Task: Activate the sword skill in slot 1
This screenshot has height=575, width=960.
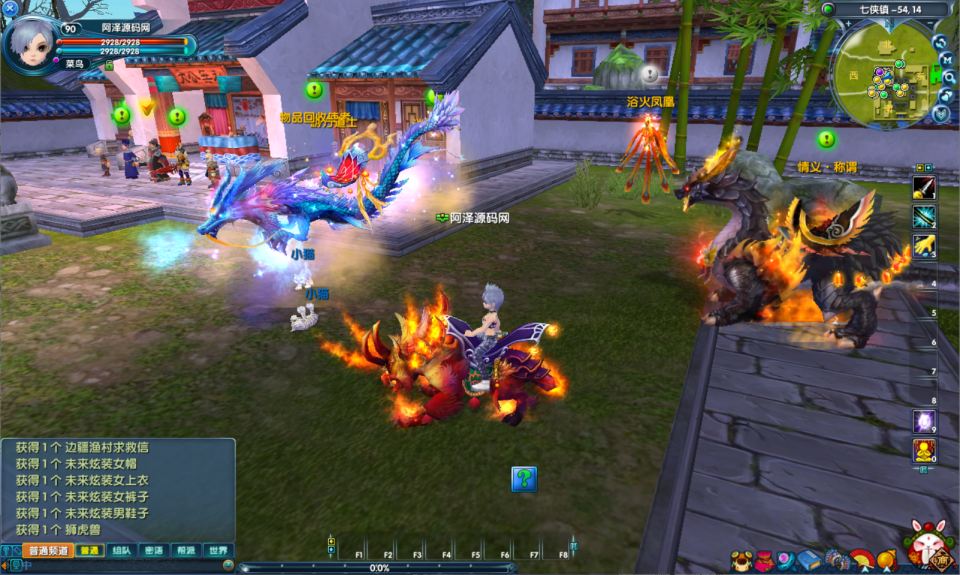Action: click(x=924, y=187)
